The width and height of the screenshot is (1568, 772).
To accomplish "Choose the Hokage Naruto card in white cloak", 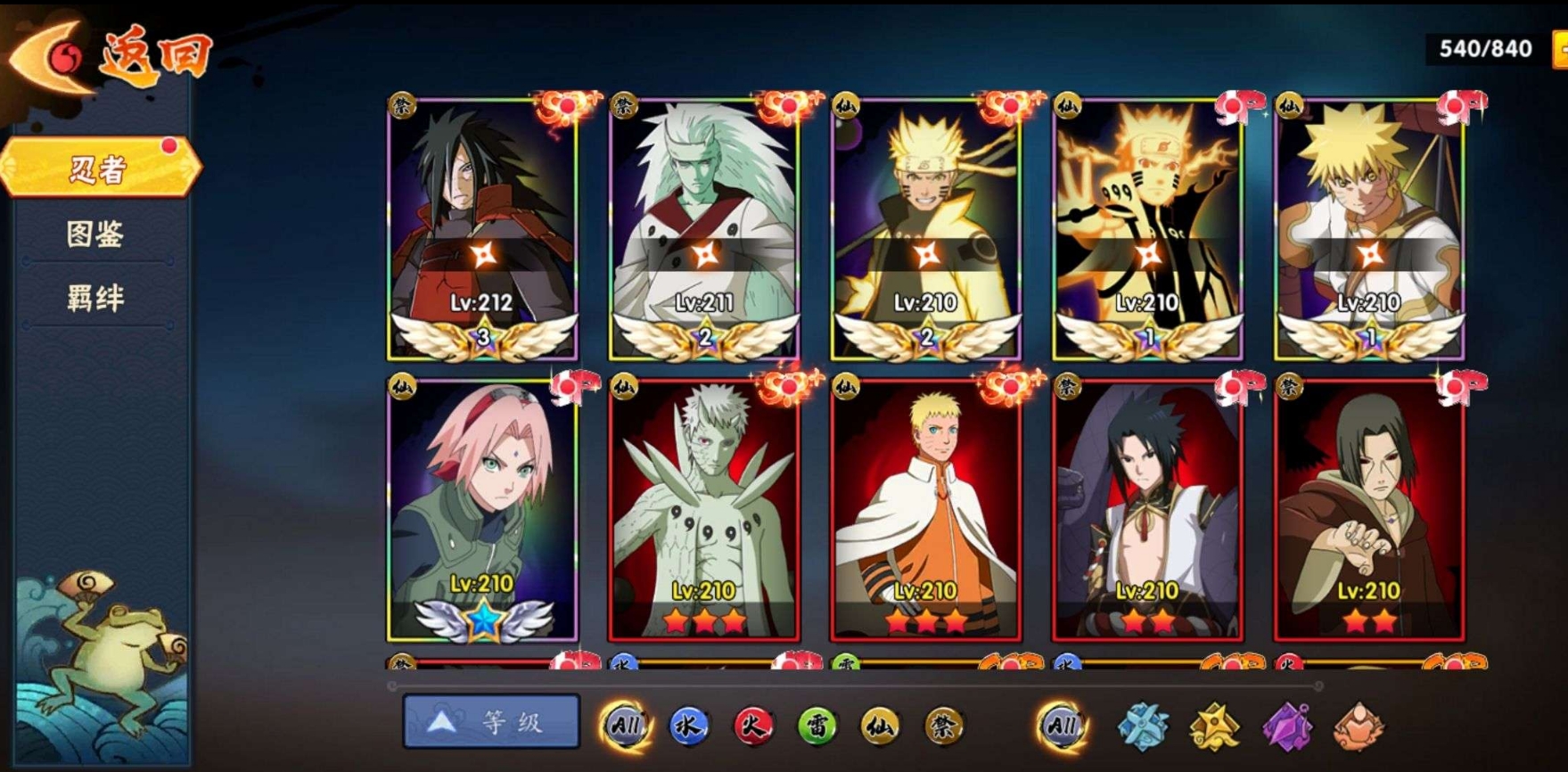I will 926,508.
